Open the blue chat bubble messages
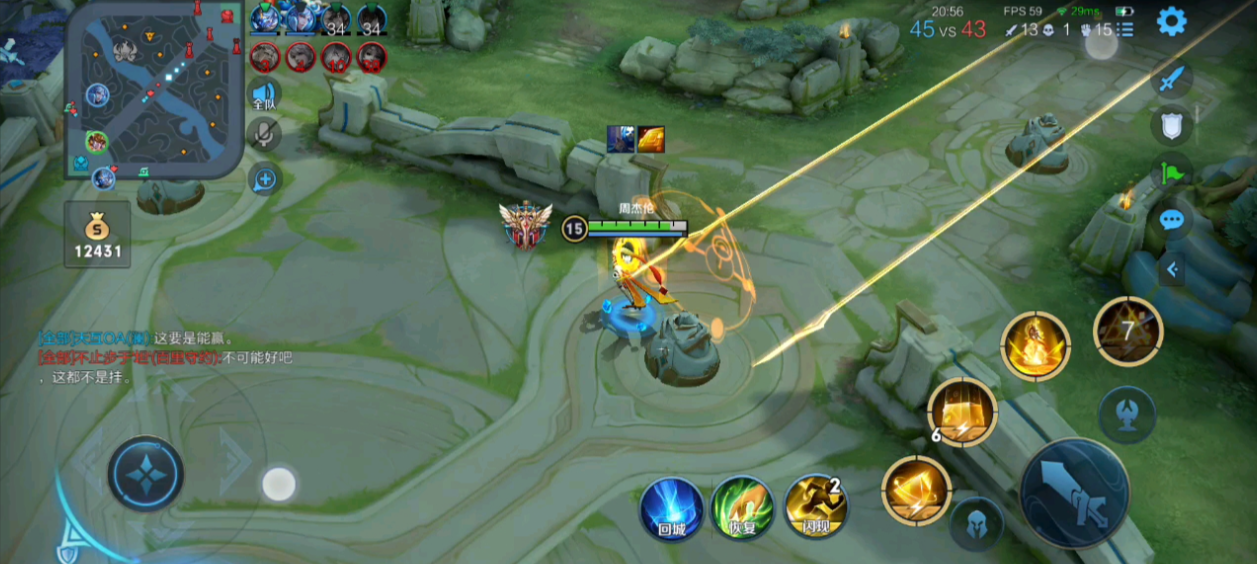This screenshot has height=564, width=1257. pos(1171,219)
